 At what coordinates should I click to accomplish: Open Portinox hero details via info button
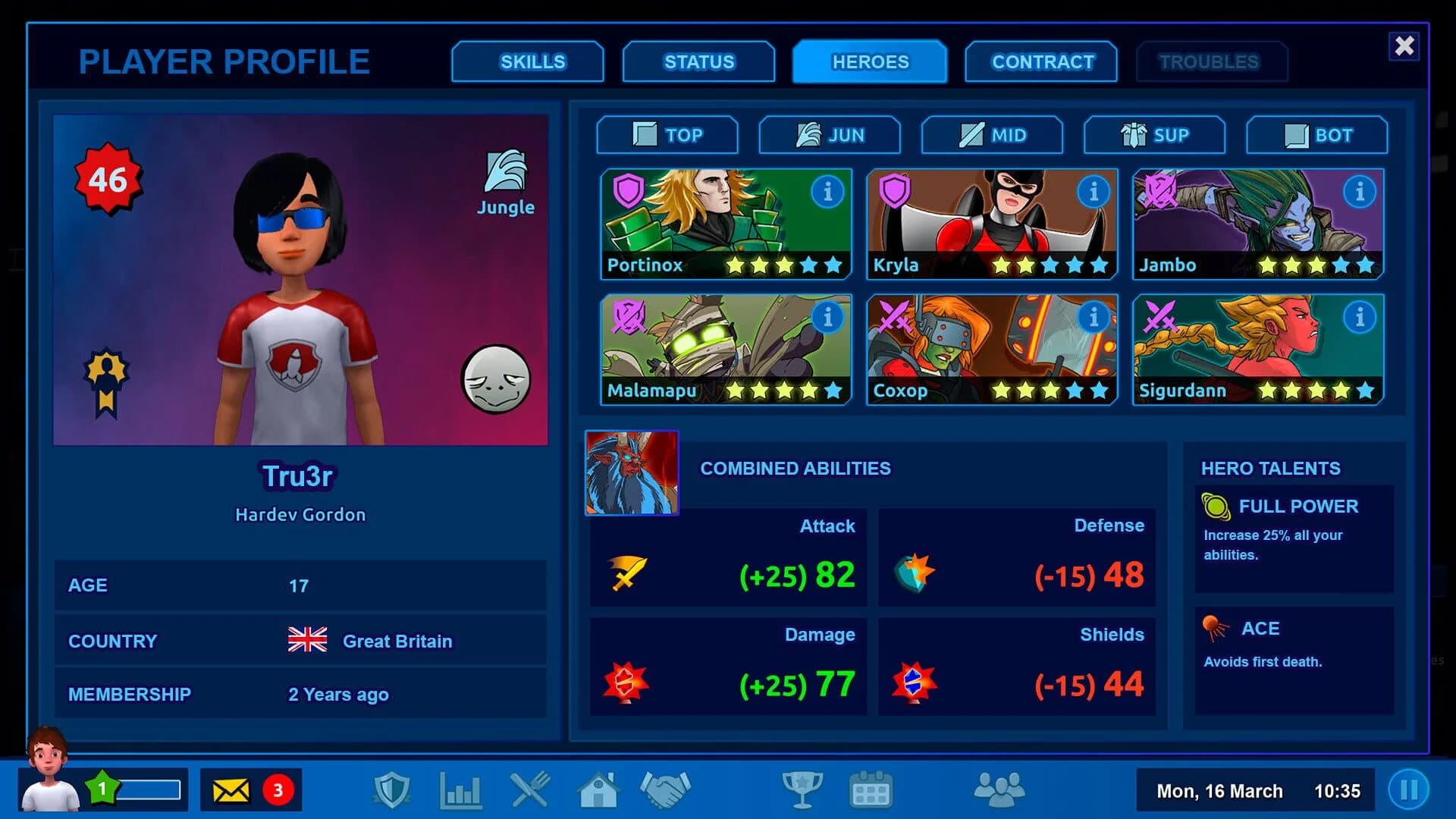[x=828, y=192]
